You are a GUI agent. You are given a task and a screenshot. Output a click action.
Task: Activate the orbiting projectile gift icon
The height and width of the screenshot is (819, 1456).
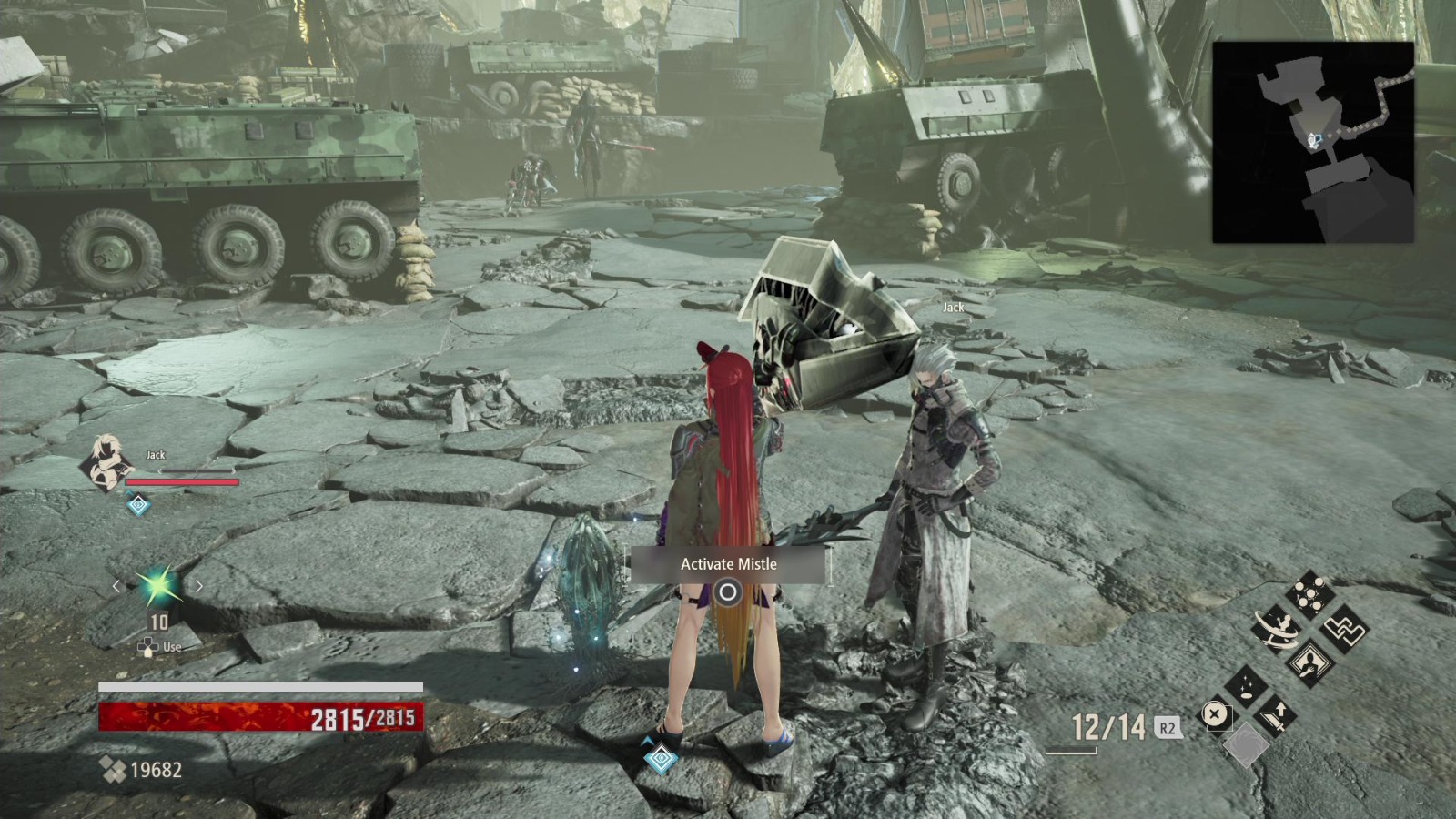[x=1277, y=628]
